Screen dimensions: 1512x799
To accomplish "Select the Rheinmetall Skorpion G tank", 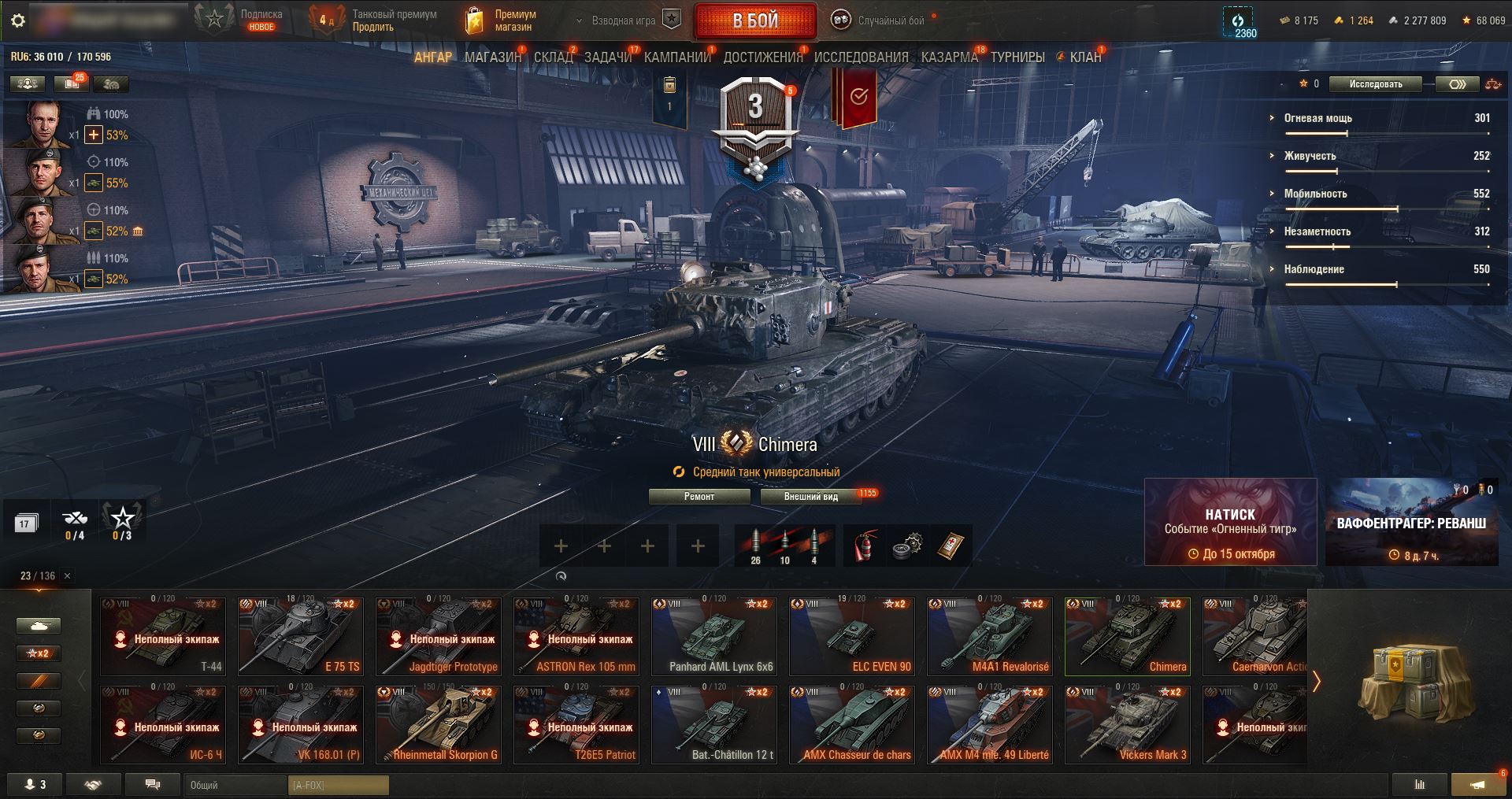I will tap(439, 724).
